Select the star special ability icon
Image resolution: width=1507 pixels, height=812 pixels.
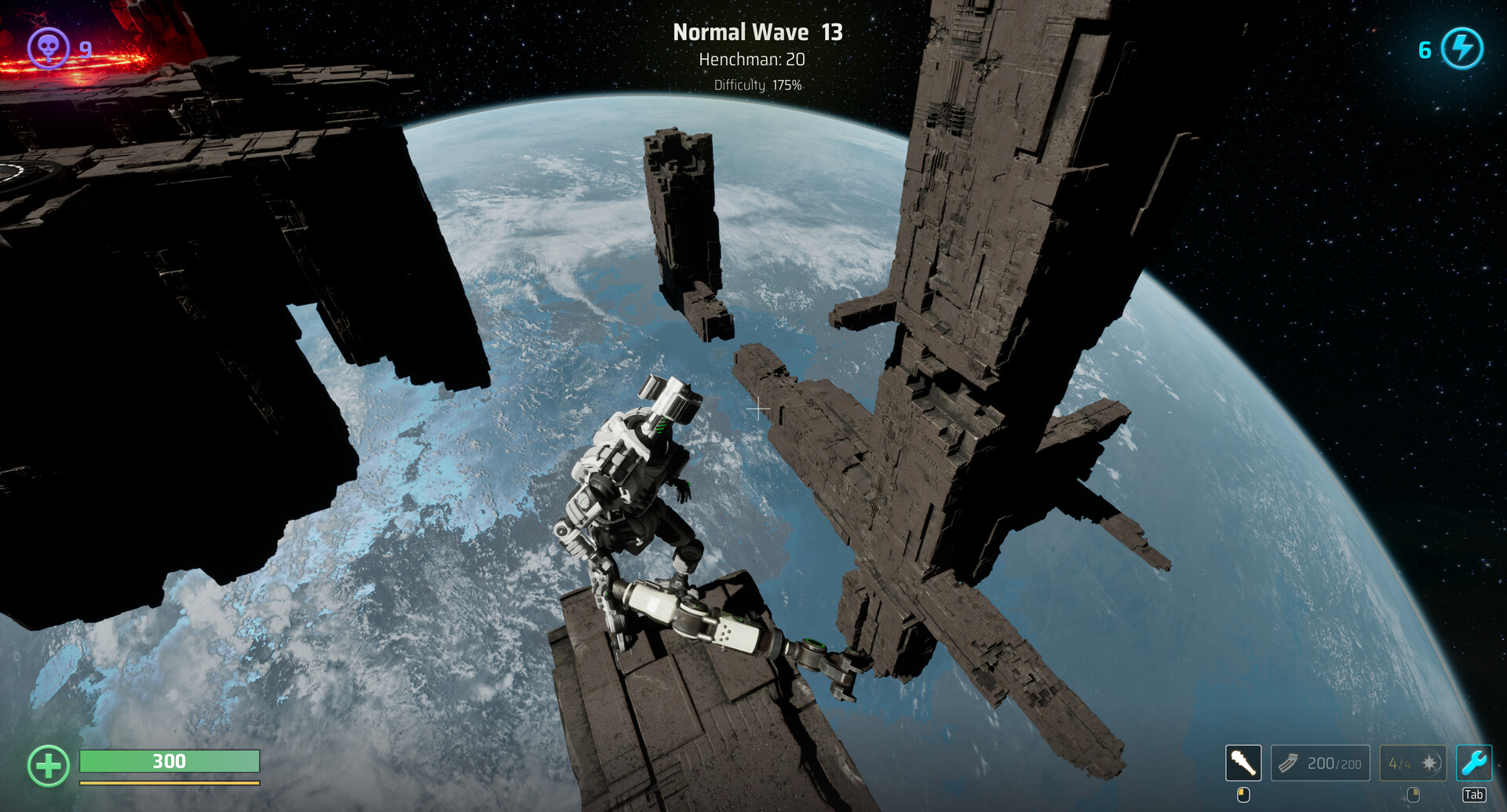point(1428,763)
